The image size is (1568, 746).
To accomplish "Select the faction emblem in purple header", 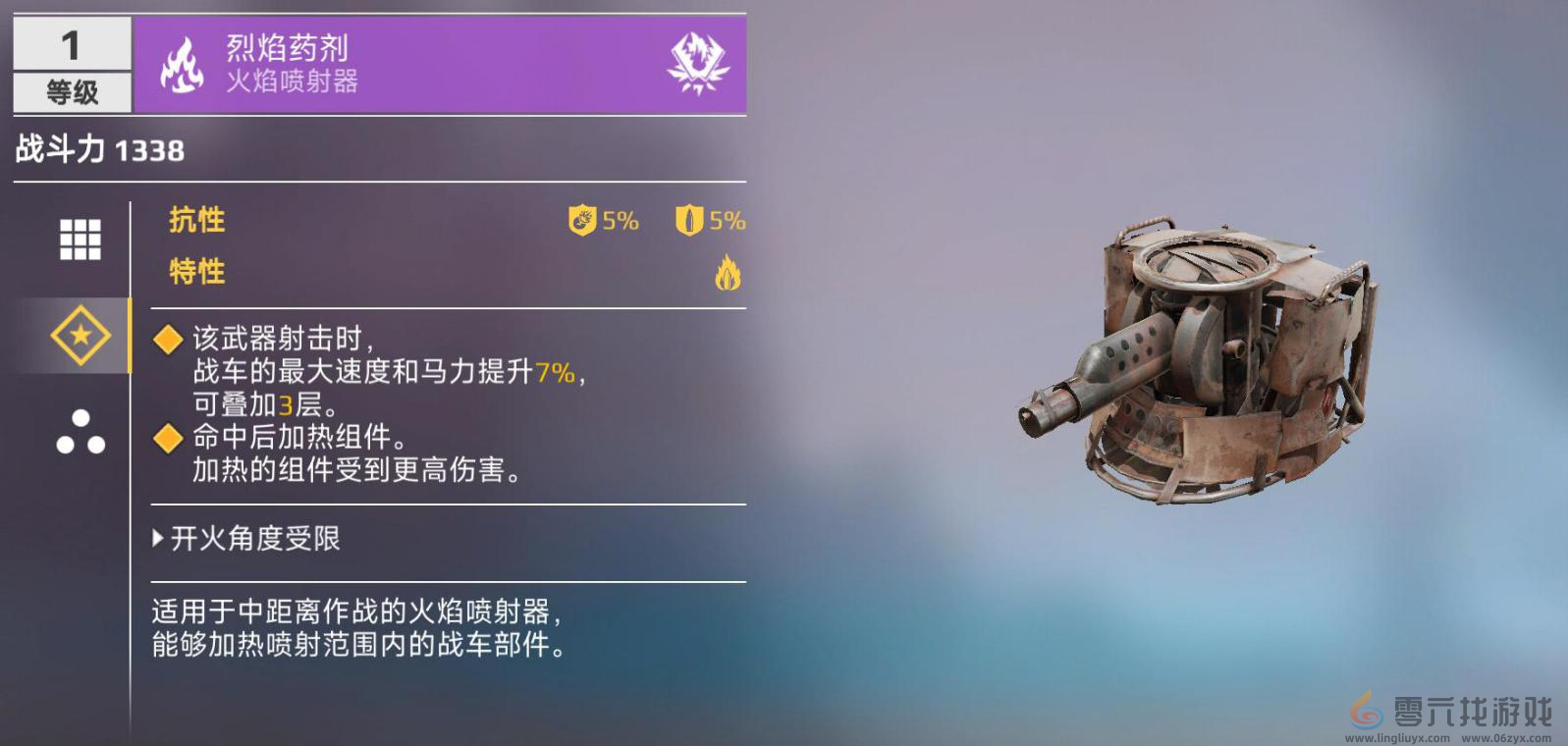I will tap(699, 65).
